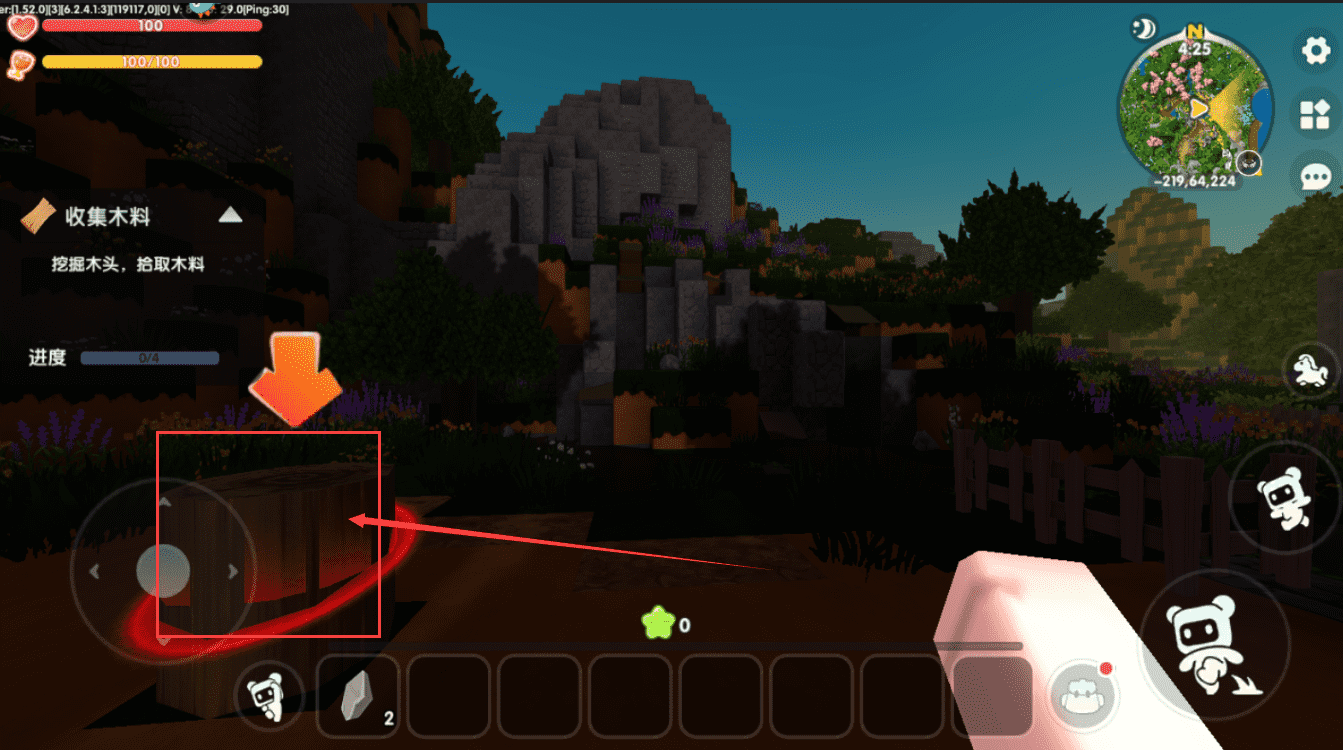Tap the joystick's right arrow
Image resolution: width=1343 pixels, height=750 pixels.
(x=233, y=571)
